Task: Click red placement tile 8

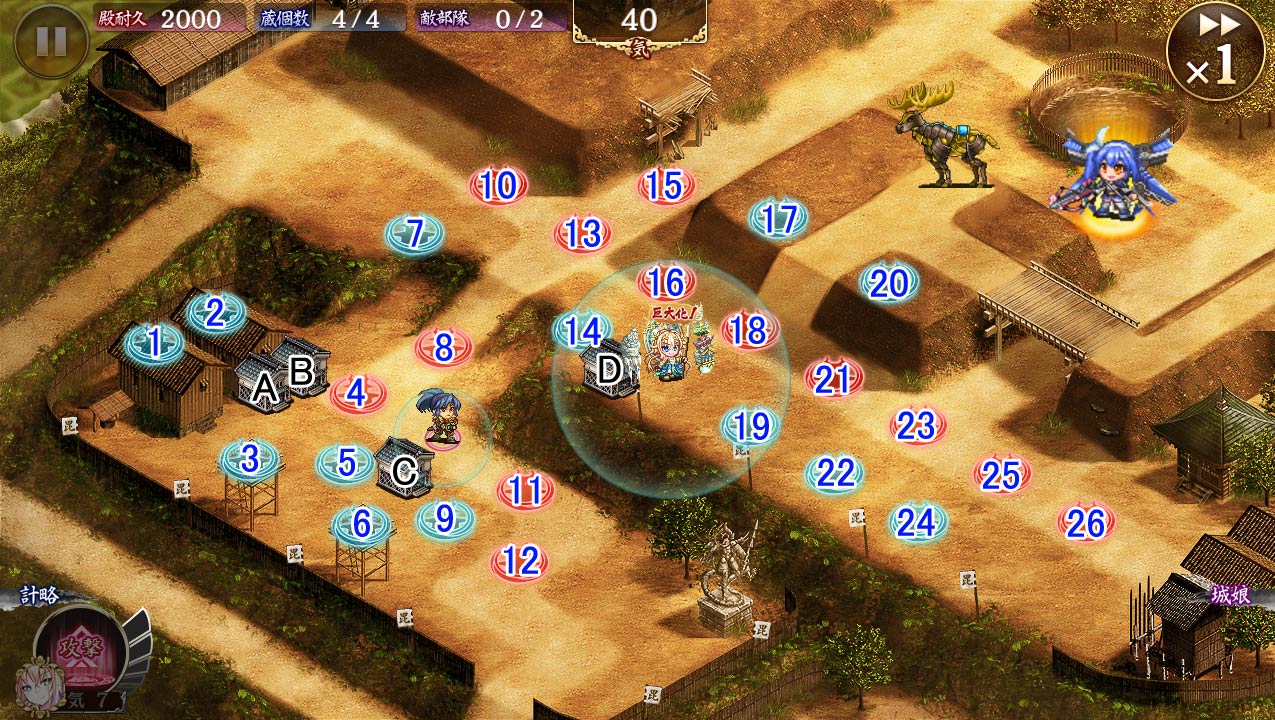Action: coord(443,348)
